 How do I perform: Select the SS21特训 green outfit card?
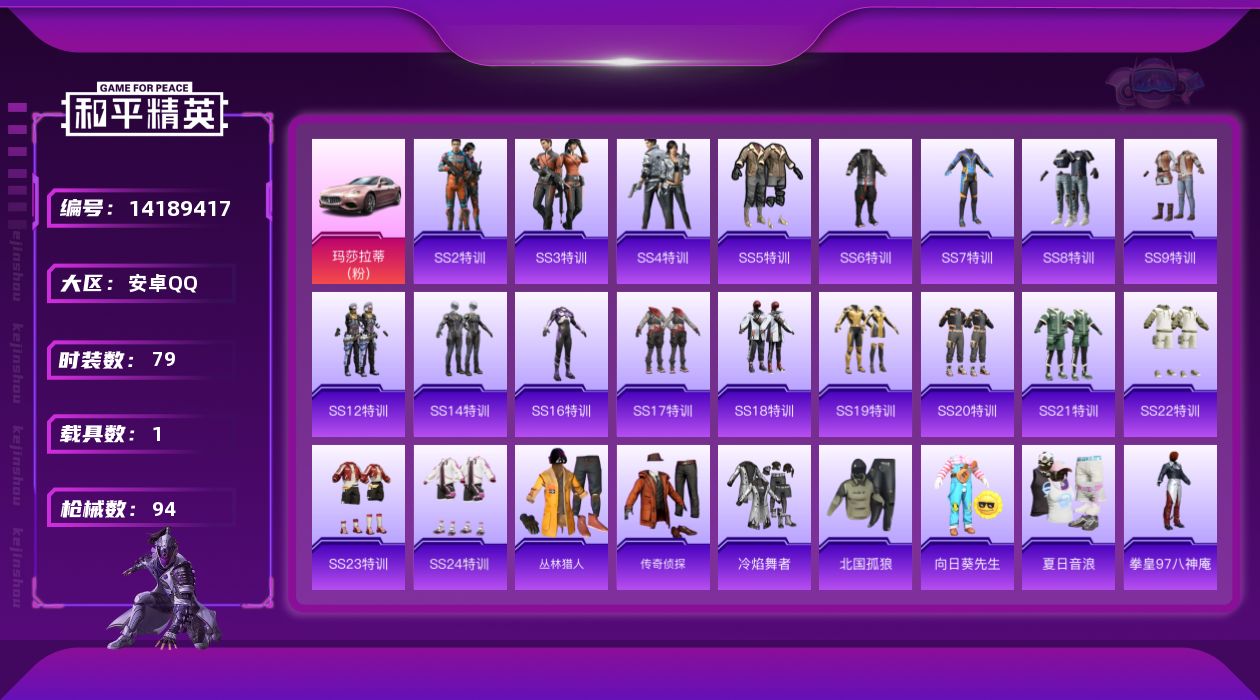(1068, 364)
